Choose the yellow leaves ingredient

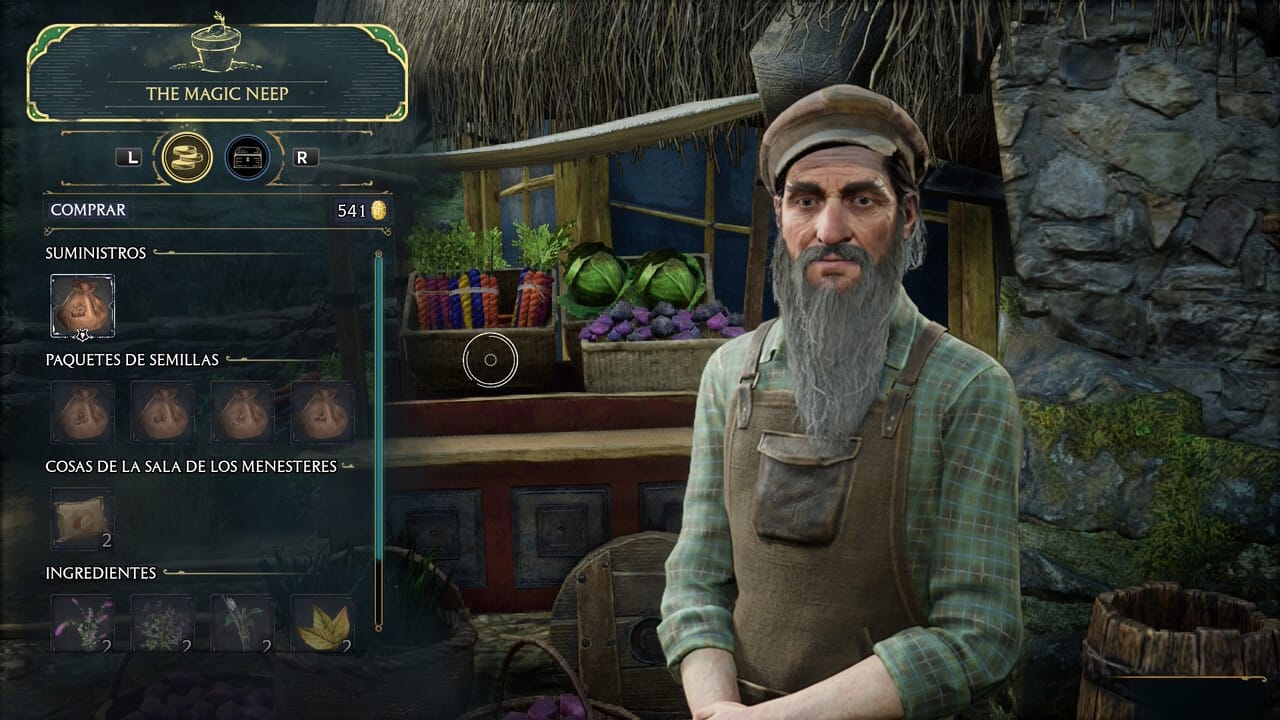tap(322, 624)
